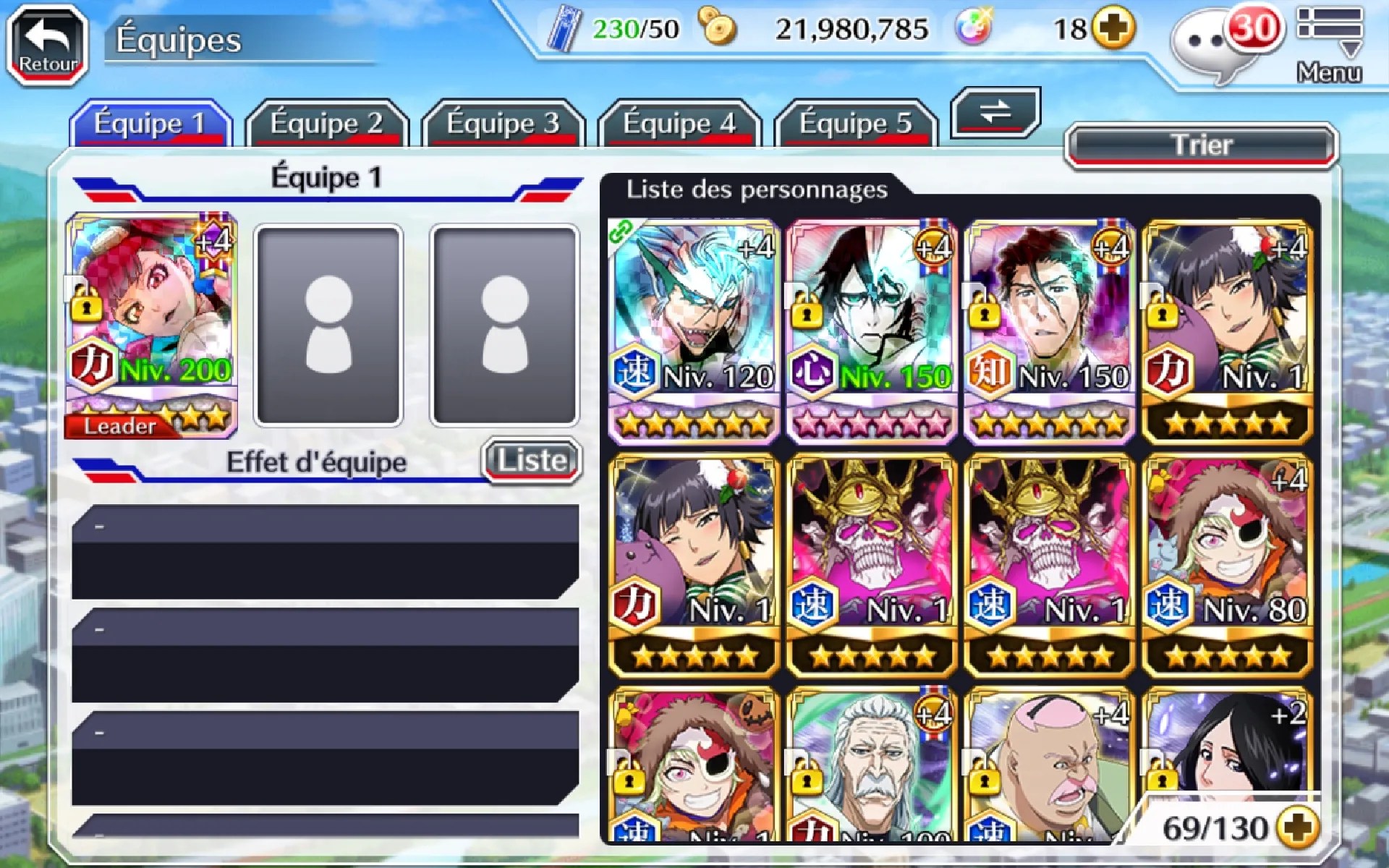Expand character storage with the 69/130 plus
Screen dimensions: 1389x868
click(1297, 827)
